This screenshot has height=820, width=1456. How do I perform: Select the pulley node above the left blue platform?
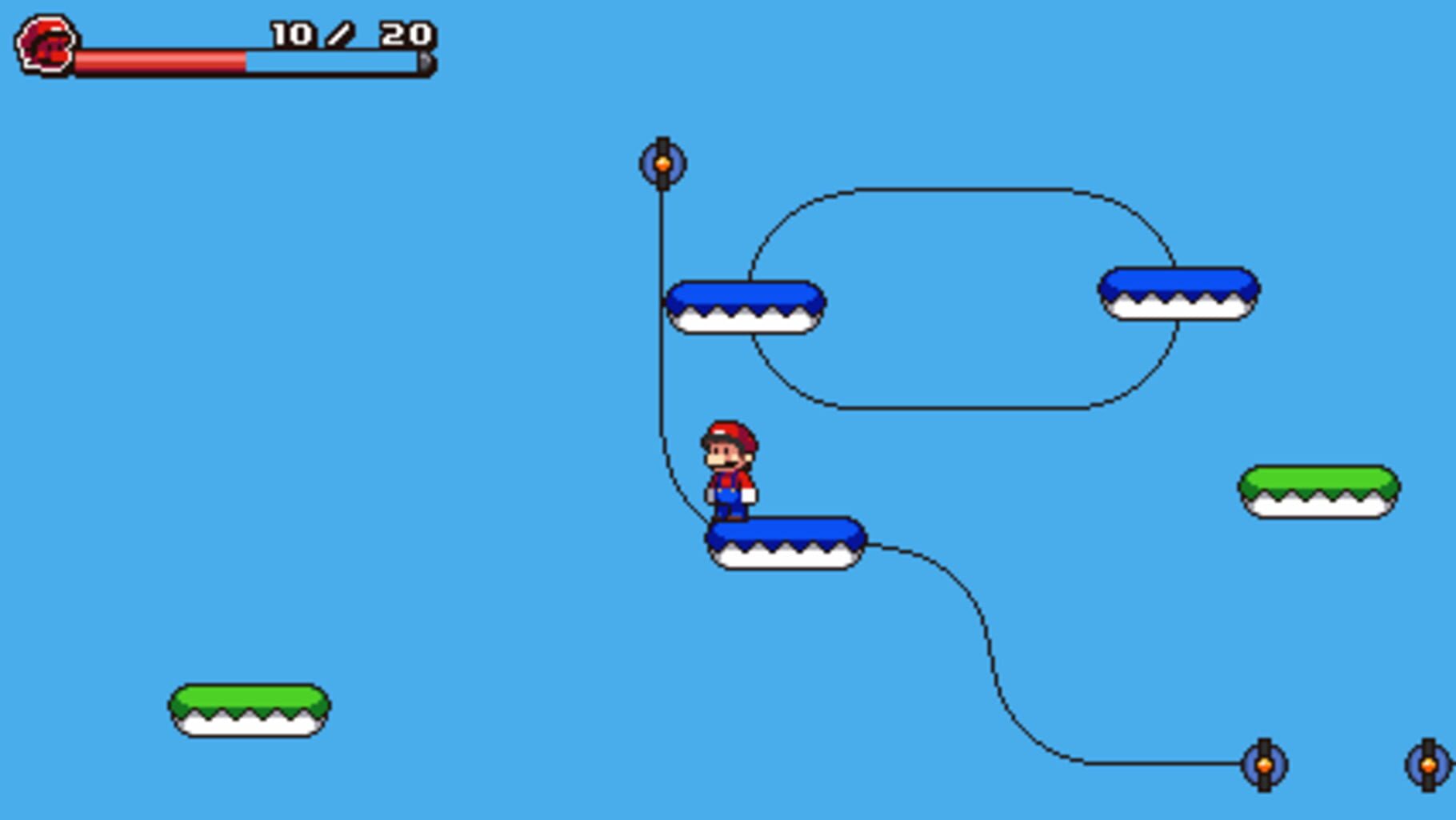pyautogui.click(x=662, y=162)
